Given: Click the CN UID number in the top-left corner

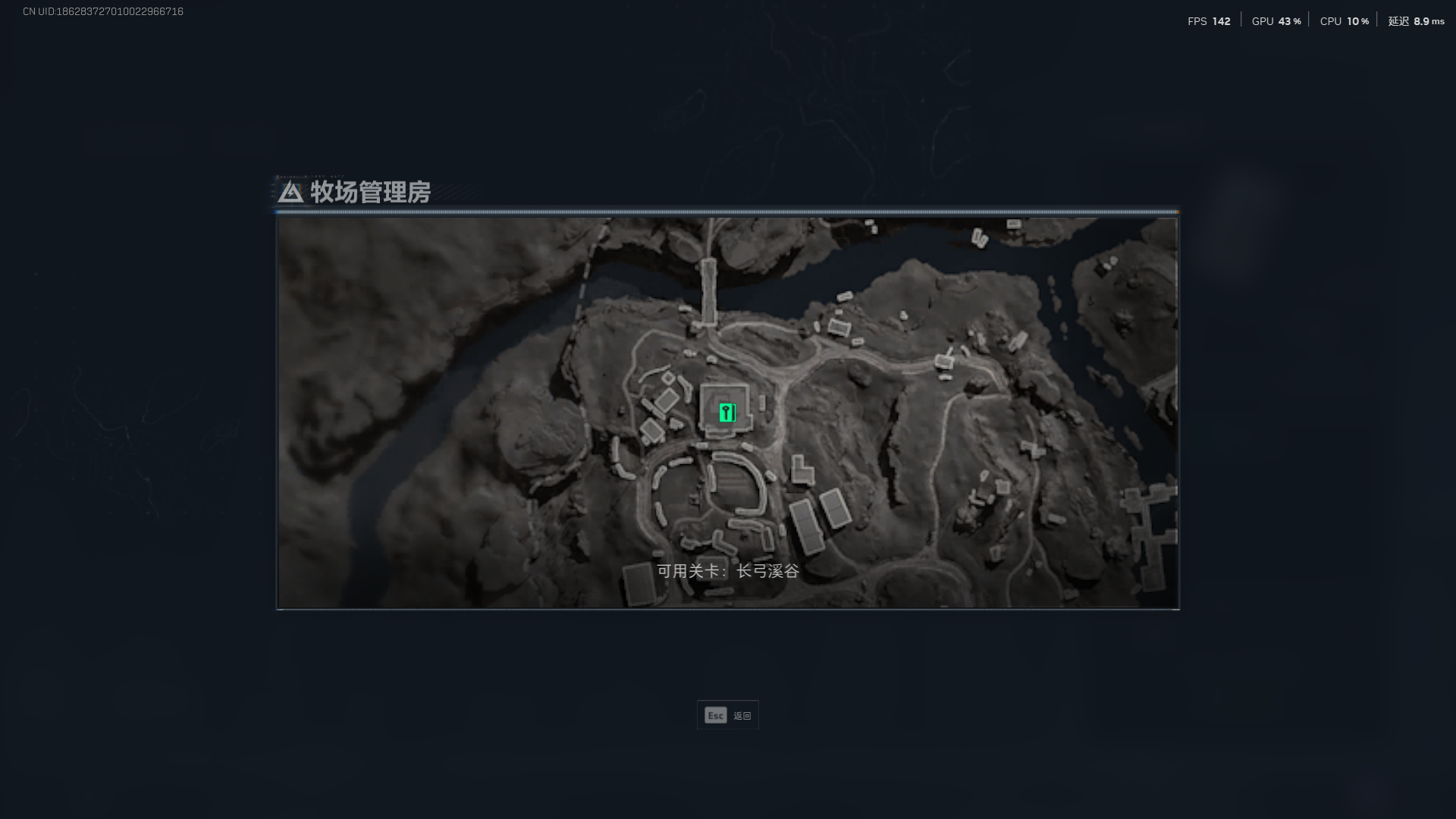Looking at the screenshot, I should [101, 11].
